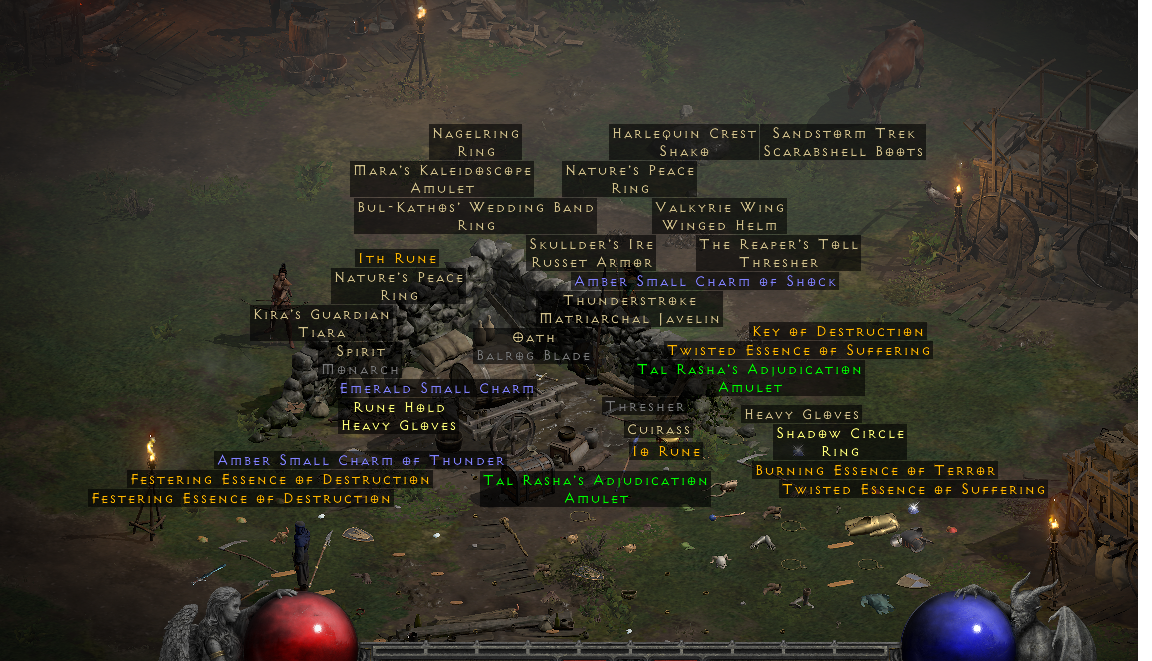Screen dimensions: 1152x661
Task: Pick up The Reaper's Toll label
Action: (778, 253)
